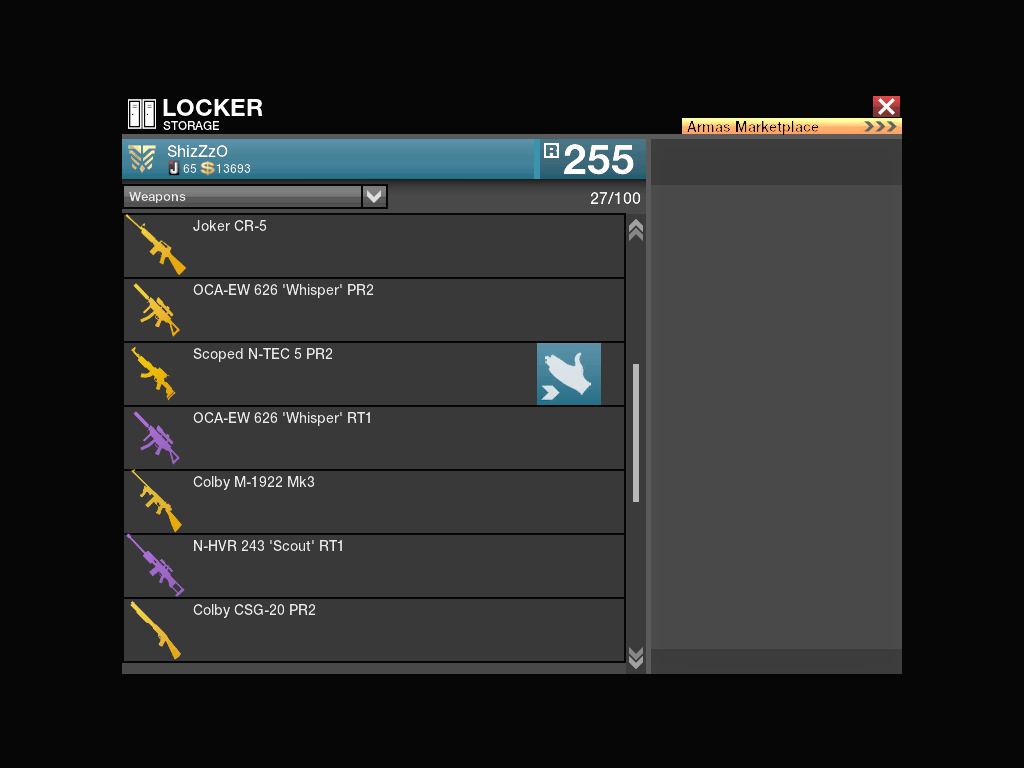
Task: Select the OCA-EW 626 'Whisper' PR2 row
Action: click(374, 310)
